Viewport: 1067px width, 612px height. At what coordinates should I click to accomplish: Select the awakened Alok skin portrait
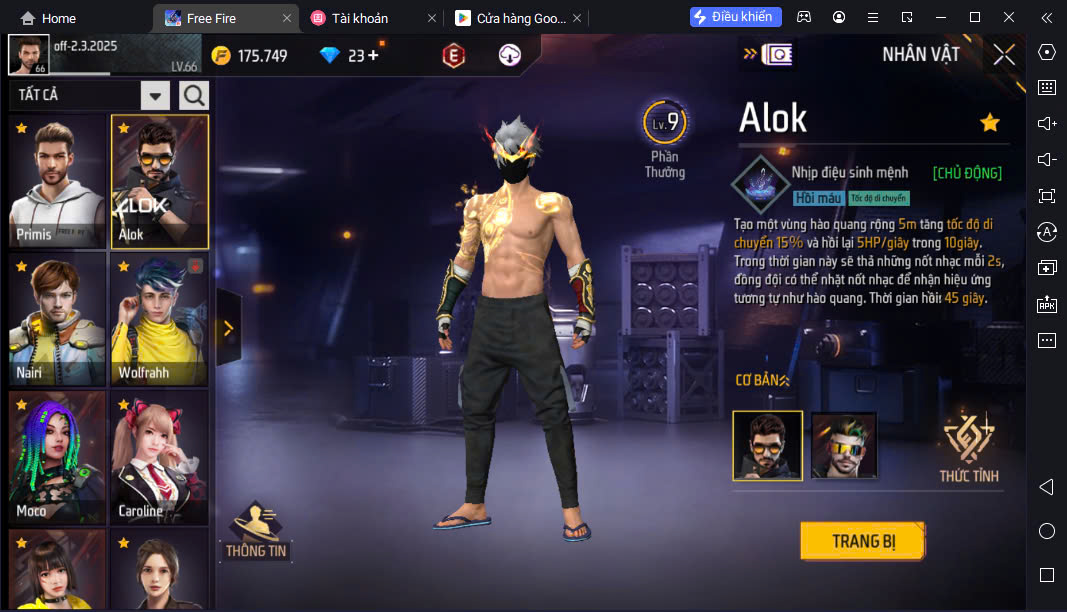coord(844,445)
